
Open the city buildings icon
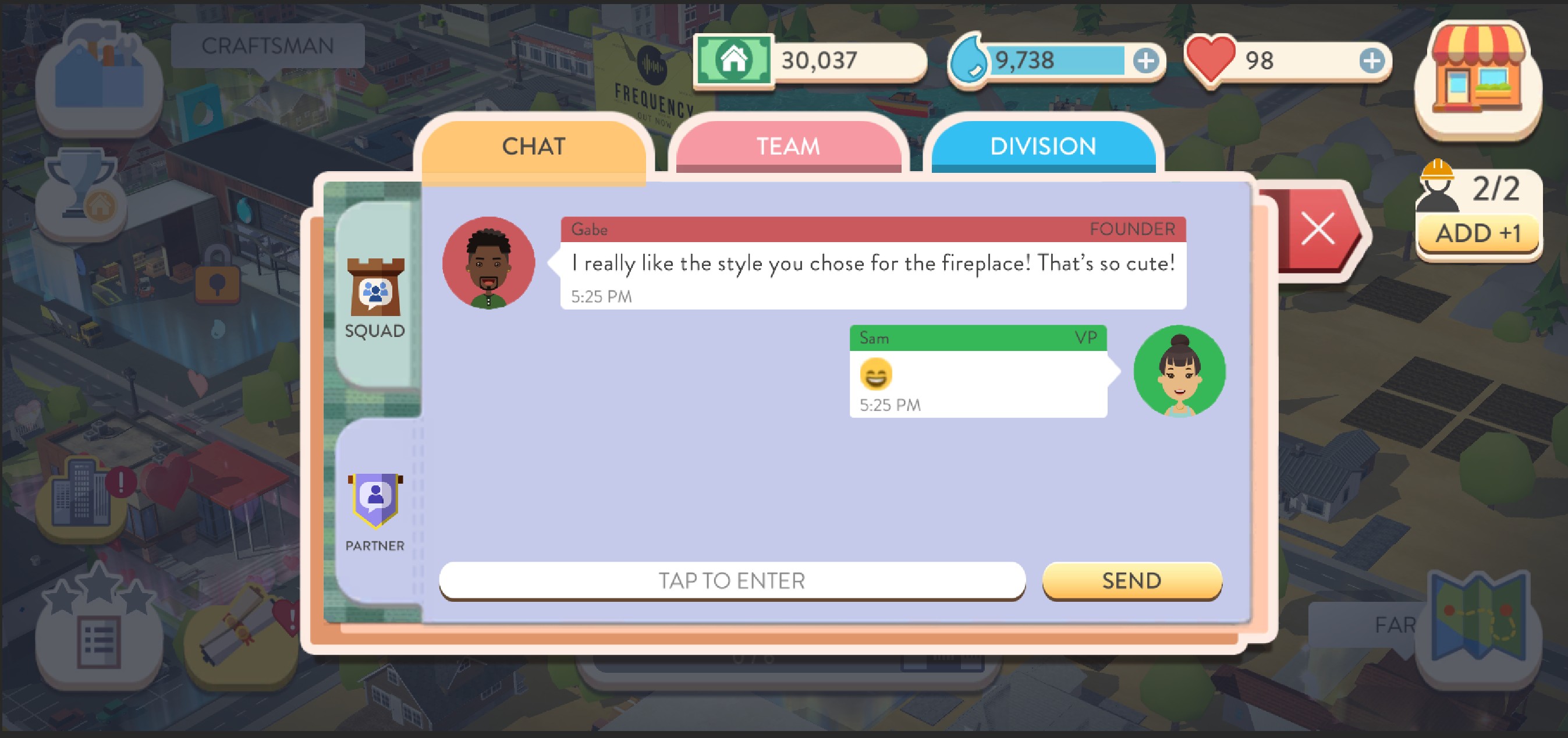click(x=82, y=493)
